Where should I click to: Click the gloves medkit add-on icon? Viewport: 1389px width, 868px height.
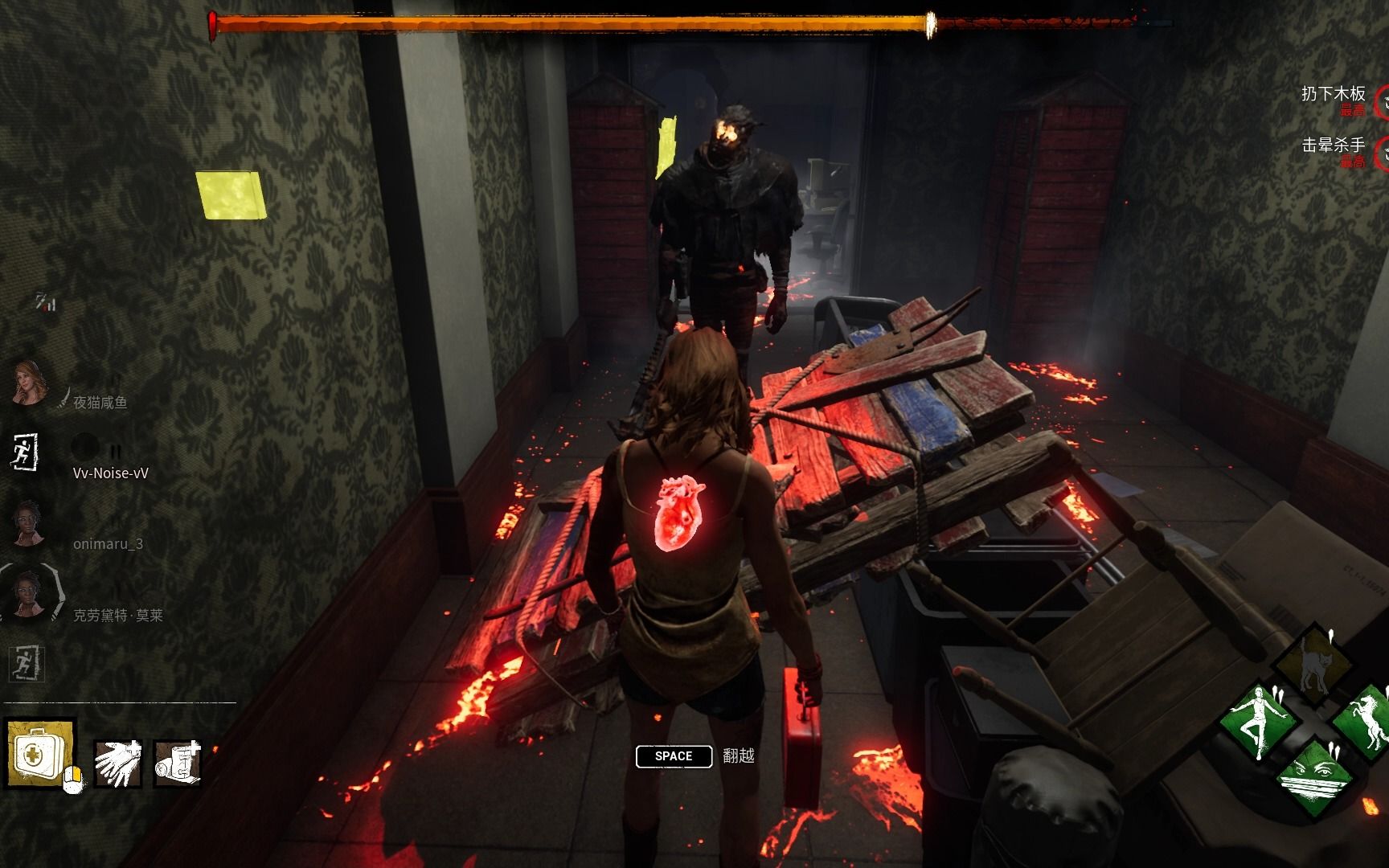pyautogui.click(x=117, y=761)
